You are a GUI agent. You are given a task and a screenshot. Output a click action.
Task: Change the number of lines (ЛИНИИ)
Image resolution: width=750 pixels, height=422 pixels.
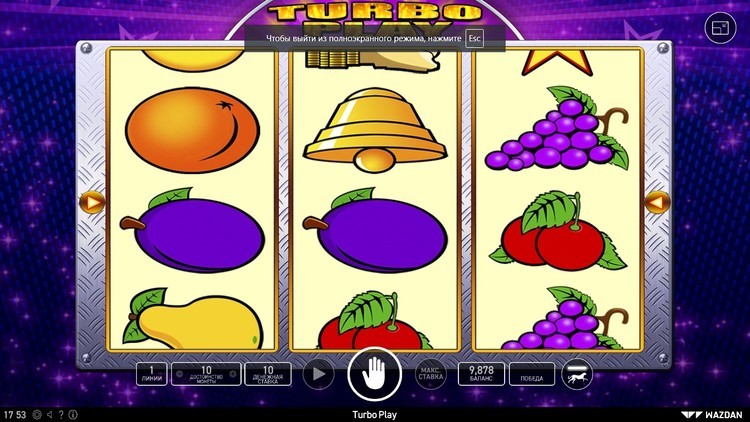[152, 375]
